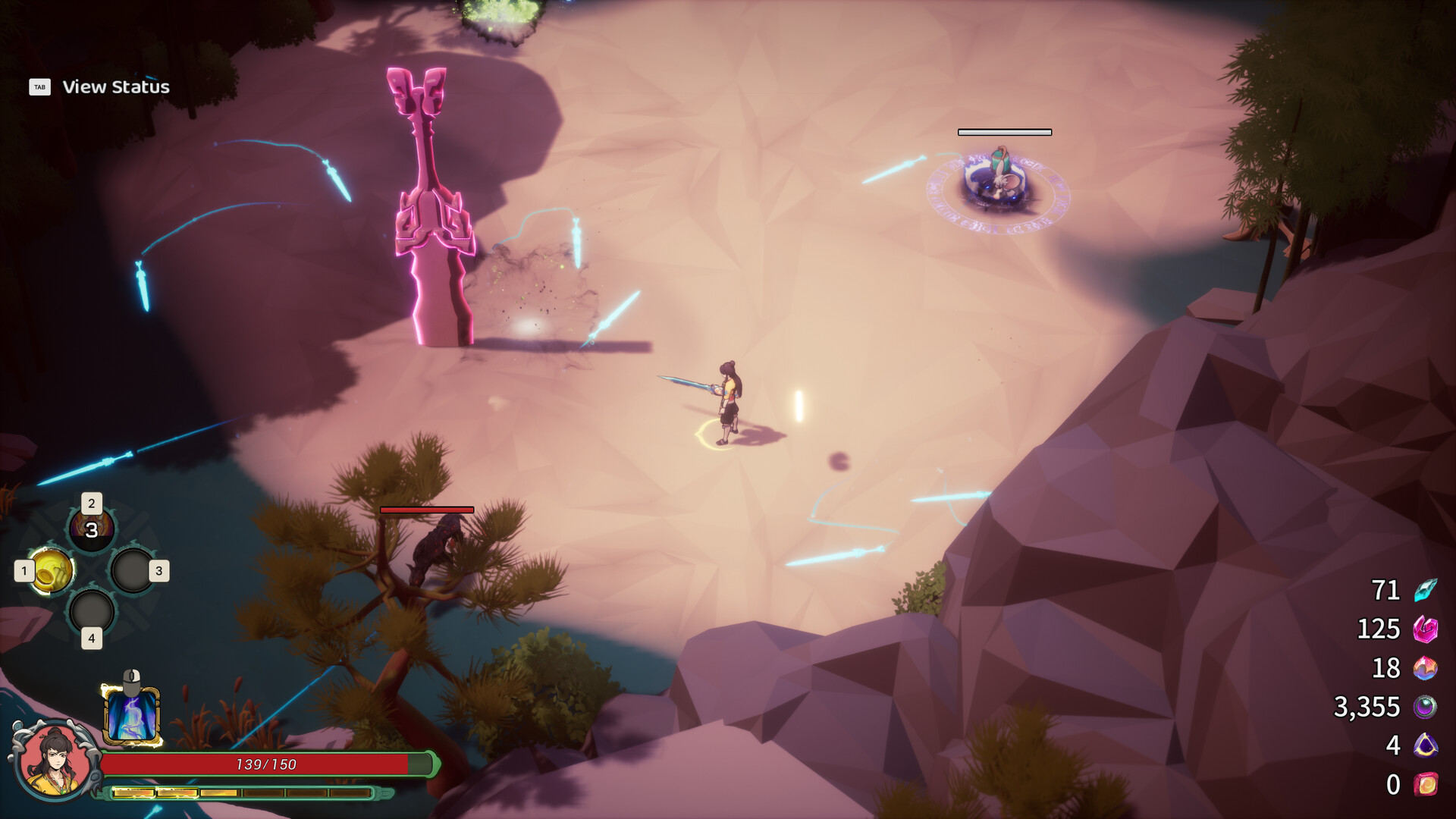The width and height of the screenshot is (1456, 819).
Task: Activate the slot 2 ability with 3 charges
Action: [91, 529]
